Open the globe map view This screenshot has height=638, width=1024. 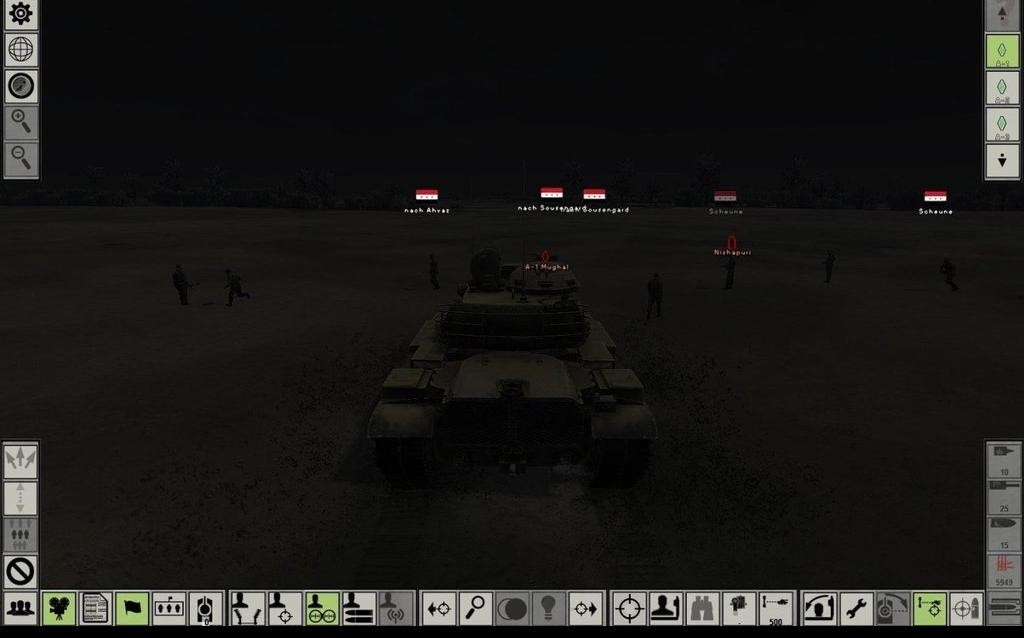point(20,49)
